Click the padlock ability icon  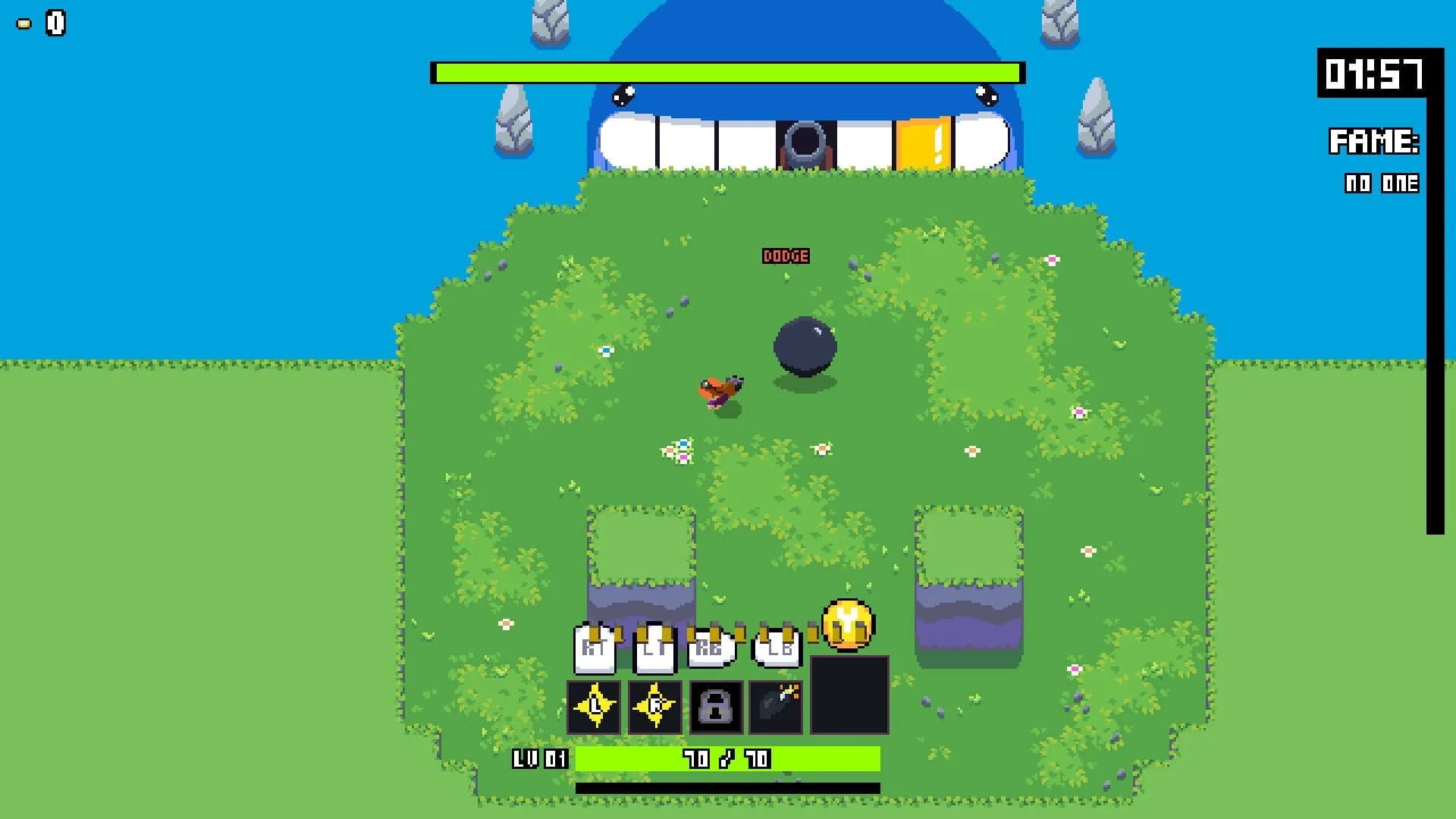click(717, 707)
